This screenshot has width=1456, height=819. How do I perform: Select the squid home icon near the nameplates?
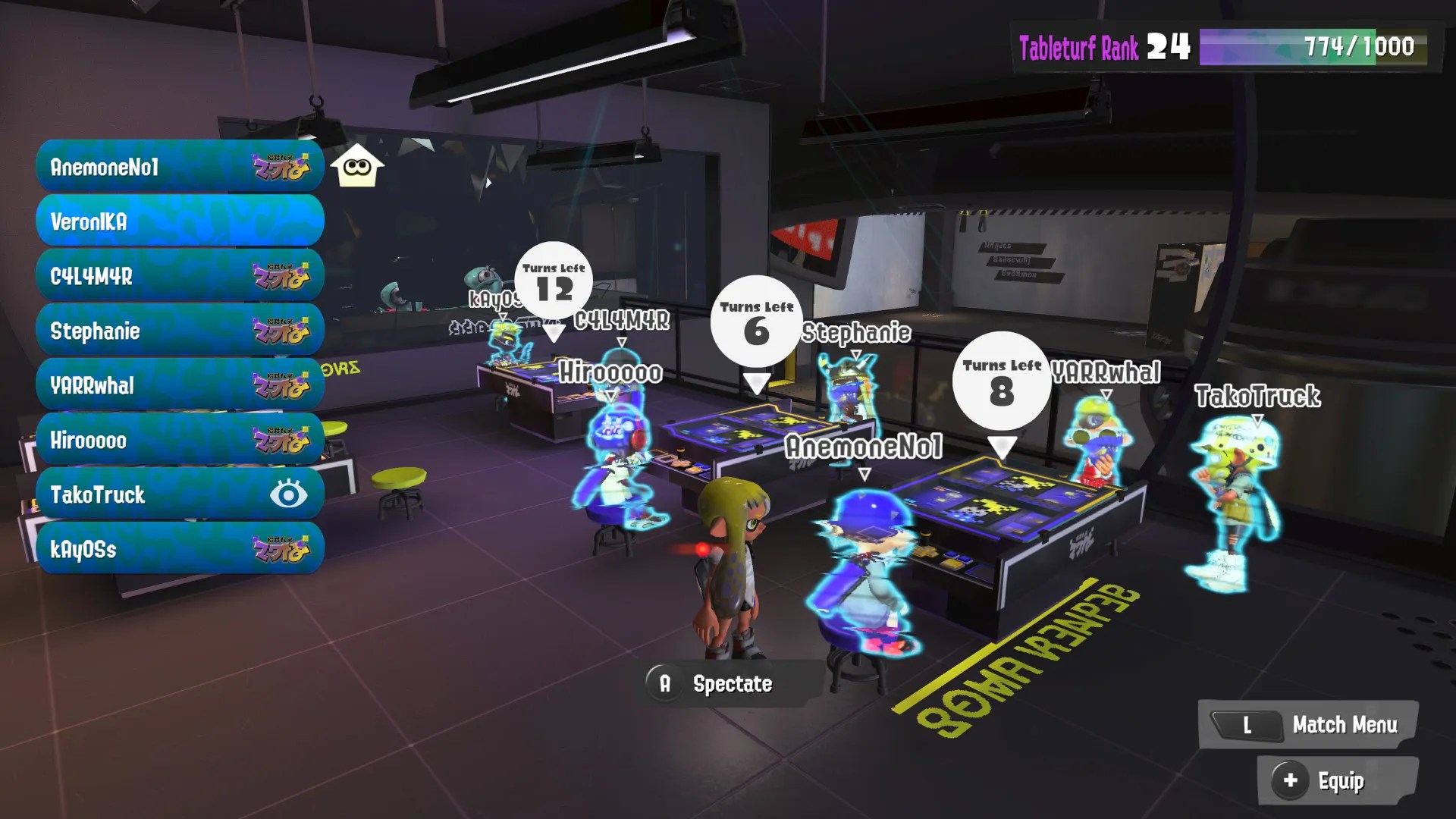point(356,166)
